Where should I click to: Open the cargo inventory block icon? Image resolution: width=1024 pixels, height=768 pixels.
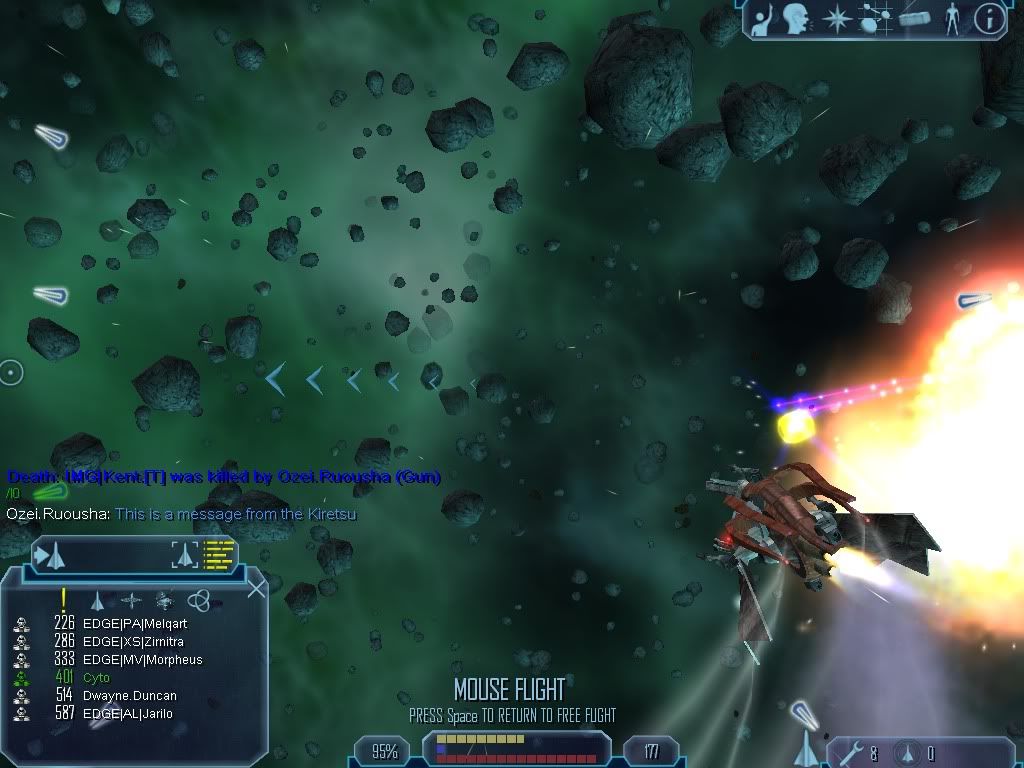click(915, 19)
